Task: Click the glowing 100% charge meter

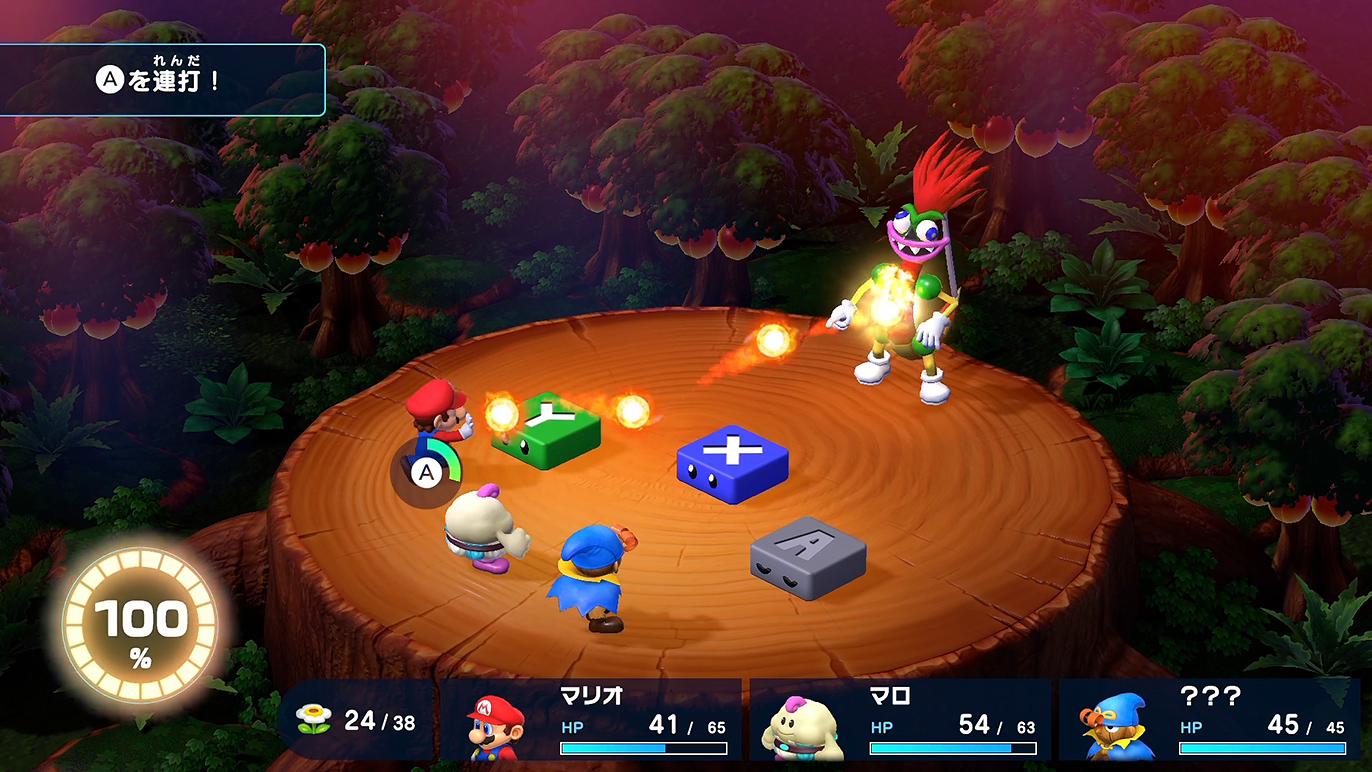Action: coord(140,622)
